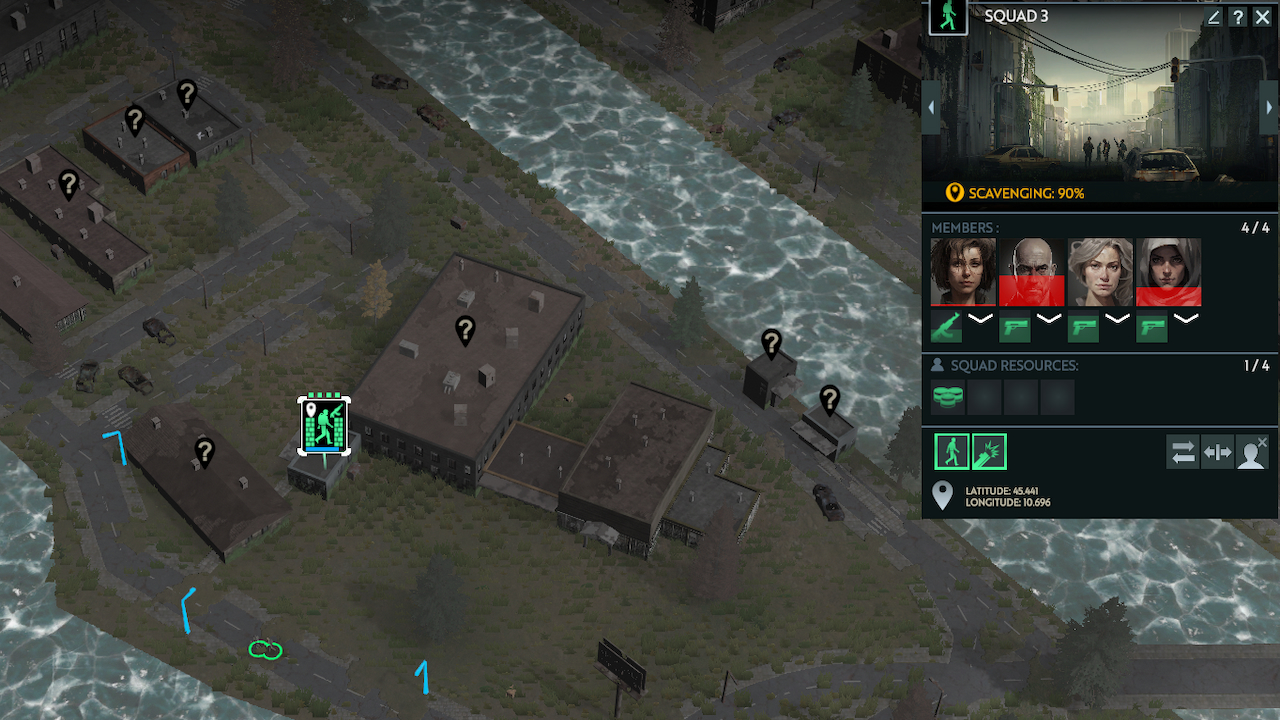
Task: Select the hooded woman member portrait
Action: [1169, 271]
